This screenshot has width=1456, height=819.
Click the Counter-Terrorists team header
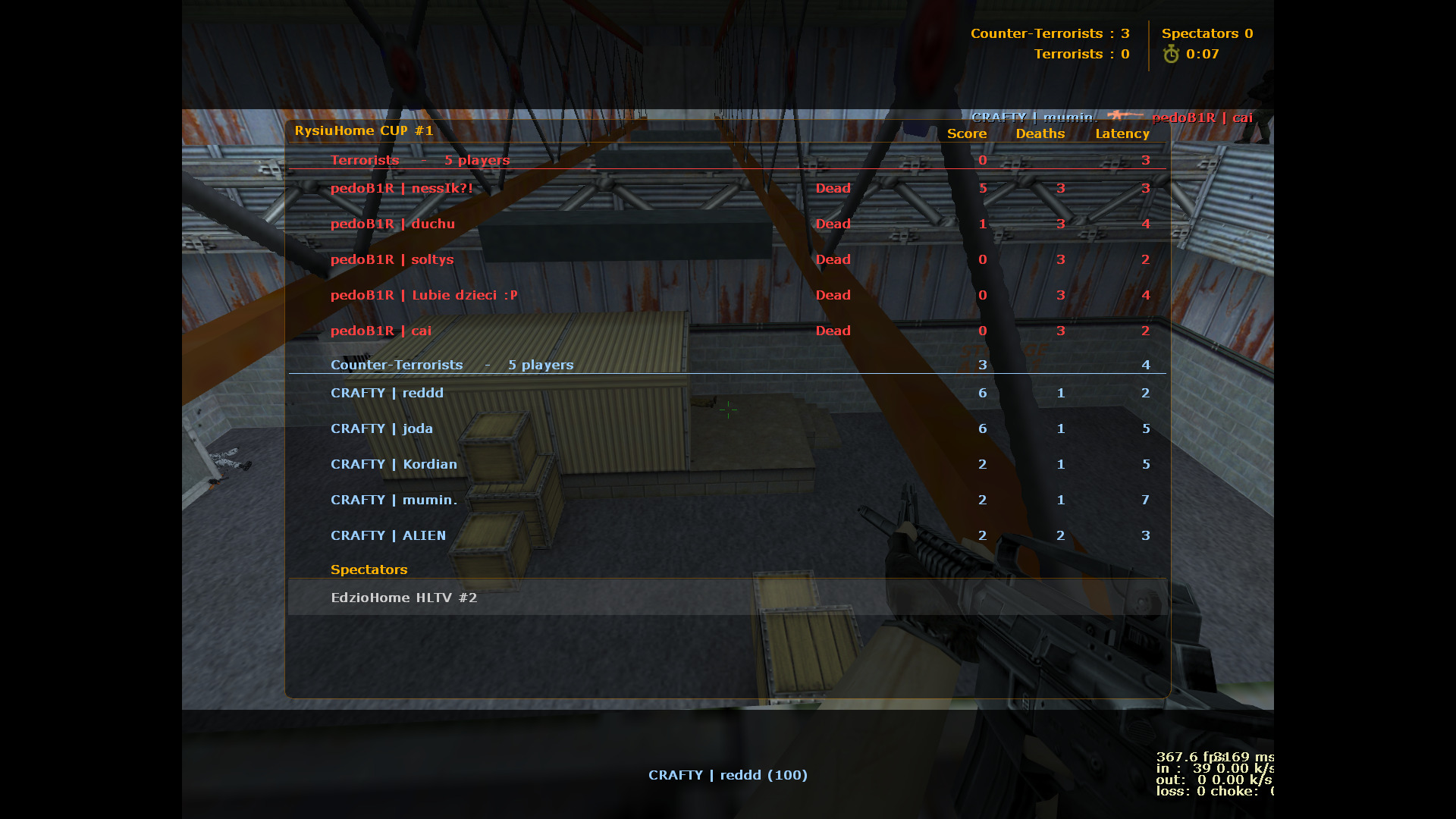pyautogui.click(x=397, y=365)
